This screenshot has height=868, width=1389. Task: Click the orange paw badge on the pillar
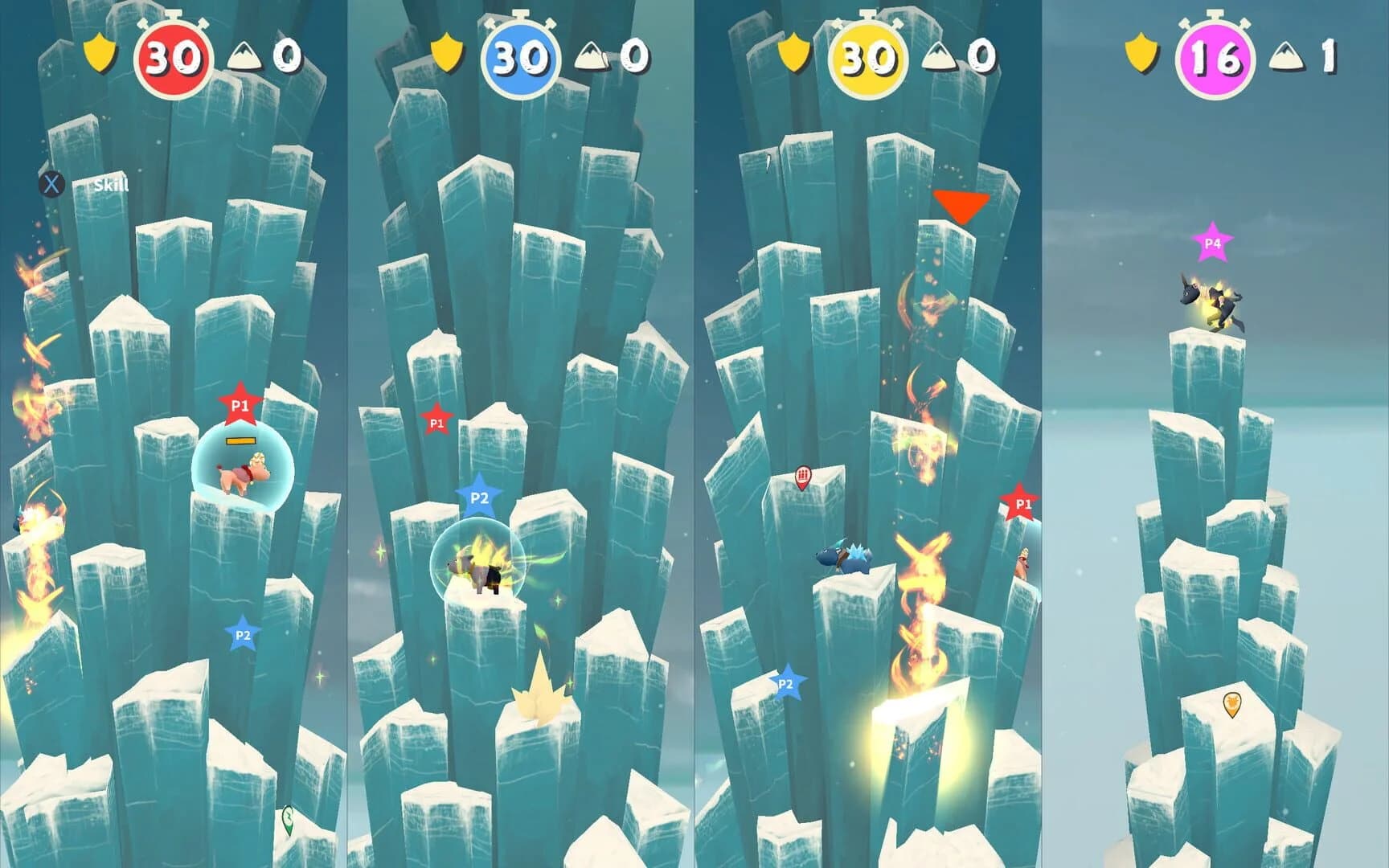[1232, 702]
